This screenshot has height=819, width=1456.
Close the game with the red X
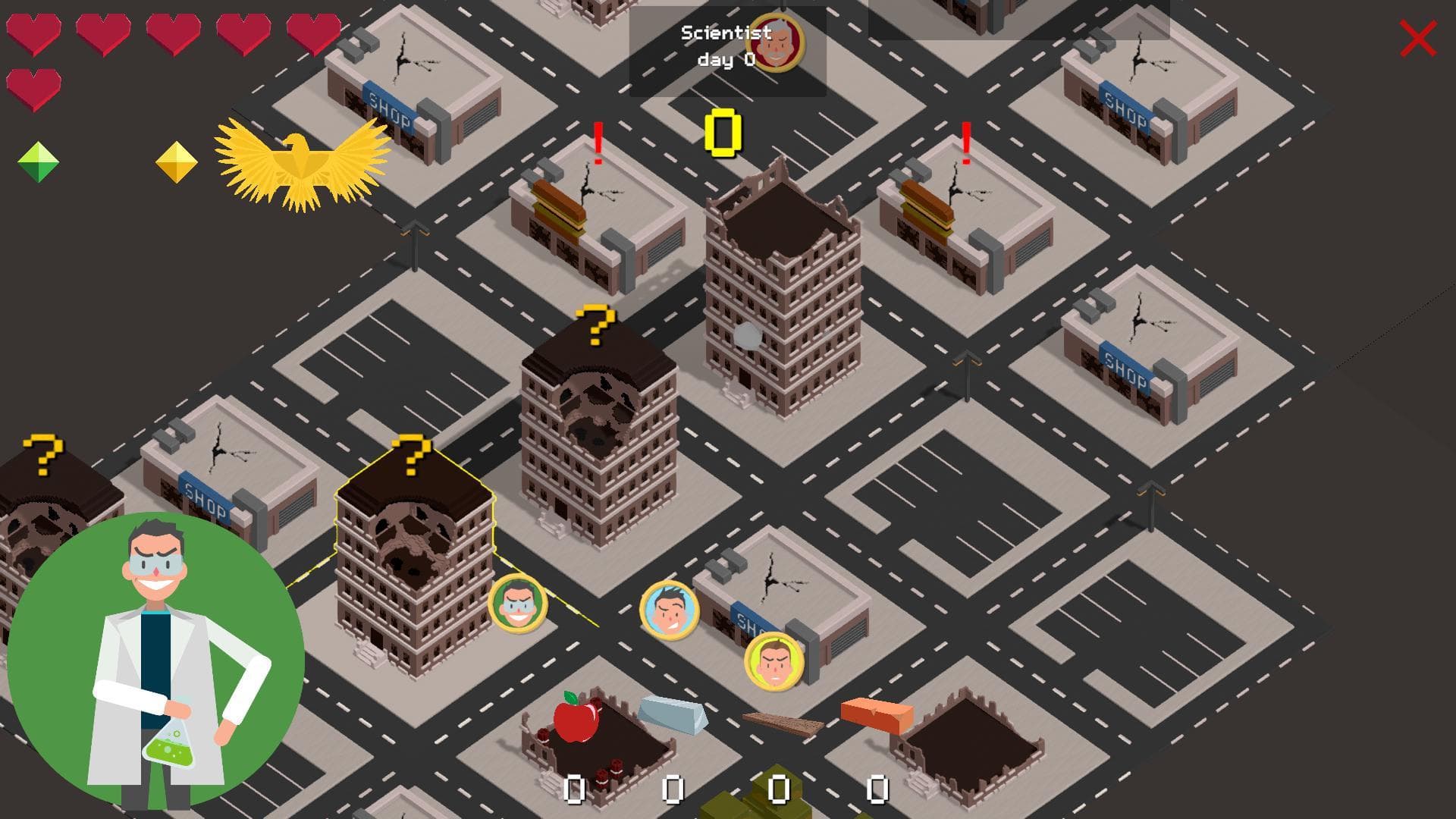tap(1417, 39)
